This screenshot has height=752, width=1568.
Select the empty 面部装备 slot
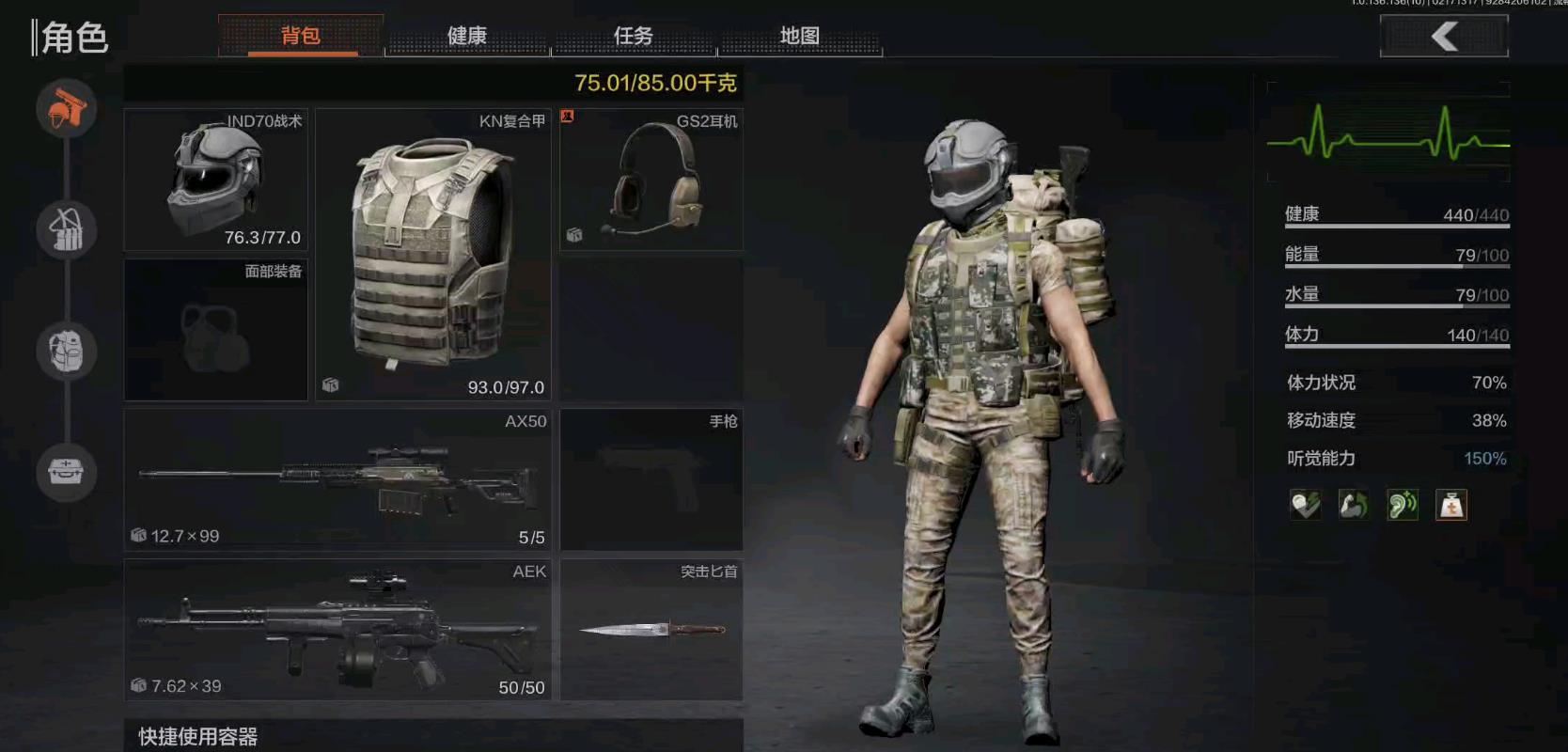click(x=215, y=329)
